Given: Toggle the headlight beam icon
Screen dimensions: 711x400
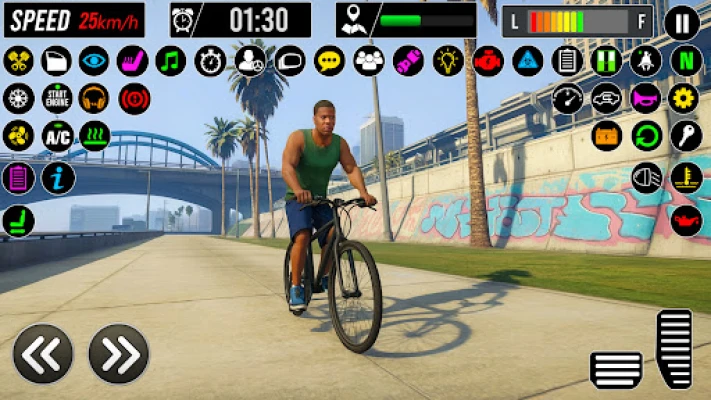Looking at the screenshot, I should click(646, 177).
